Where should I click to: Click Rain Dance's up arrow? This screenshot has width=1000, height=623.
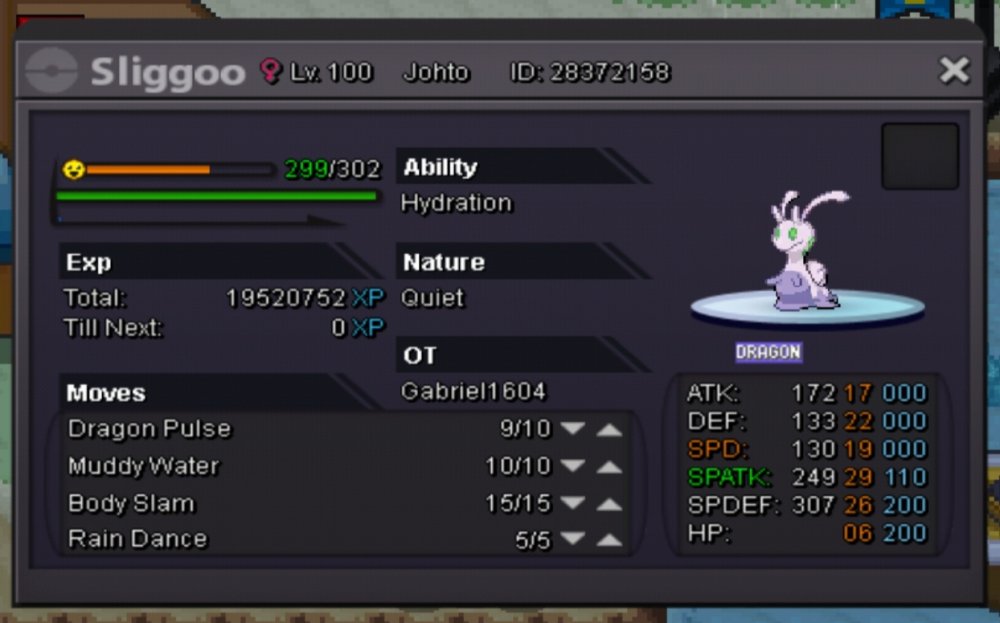[609, 539]
